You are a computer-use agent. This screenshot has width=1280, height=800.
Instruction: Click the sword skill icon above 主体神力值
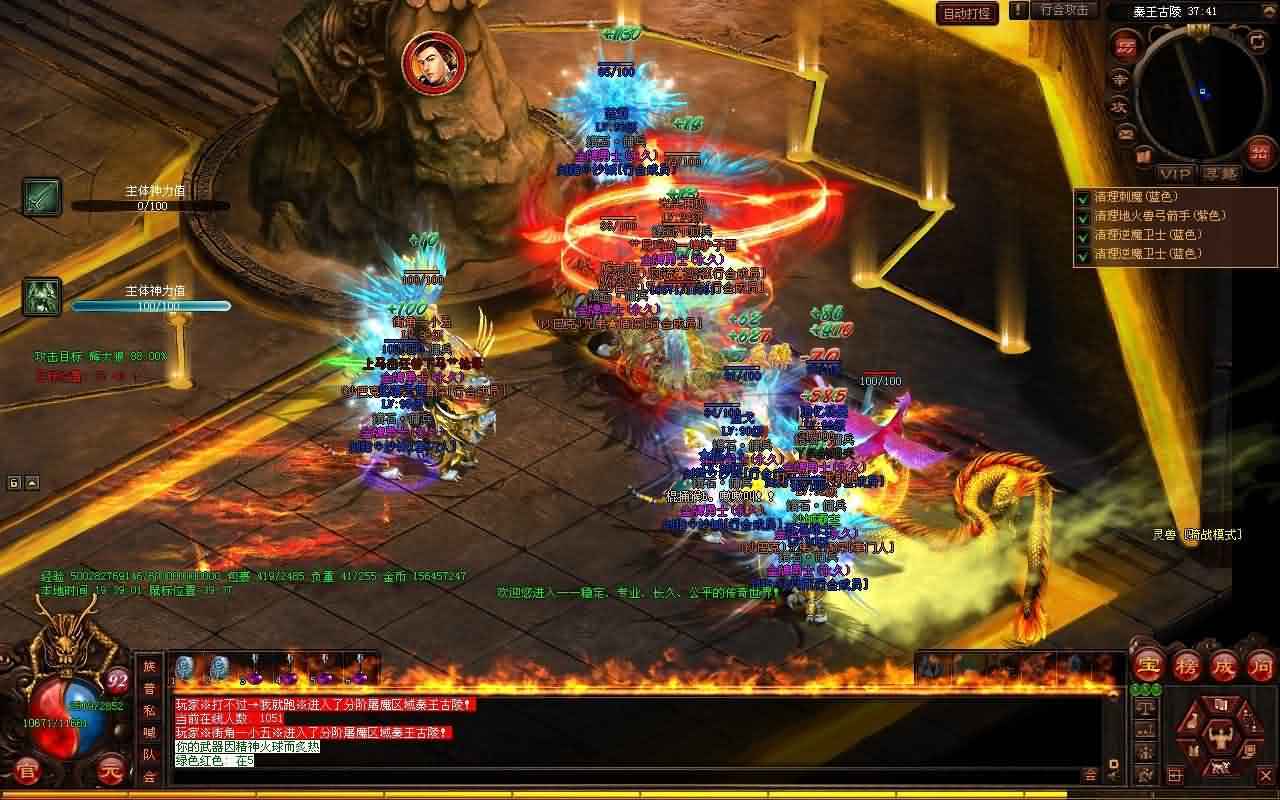[x=42, y=197]
